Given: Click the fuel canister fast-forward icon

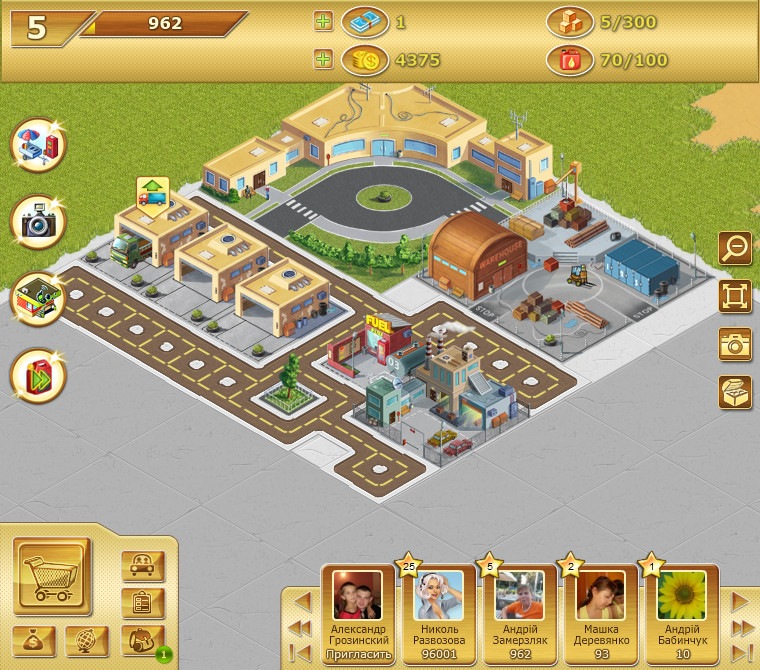Looking at the screenshot, I should 38,376.
